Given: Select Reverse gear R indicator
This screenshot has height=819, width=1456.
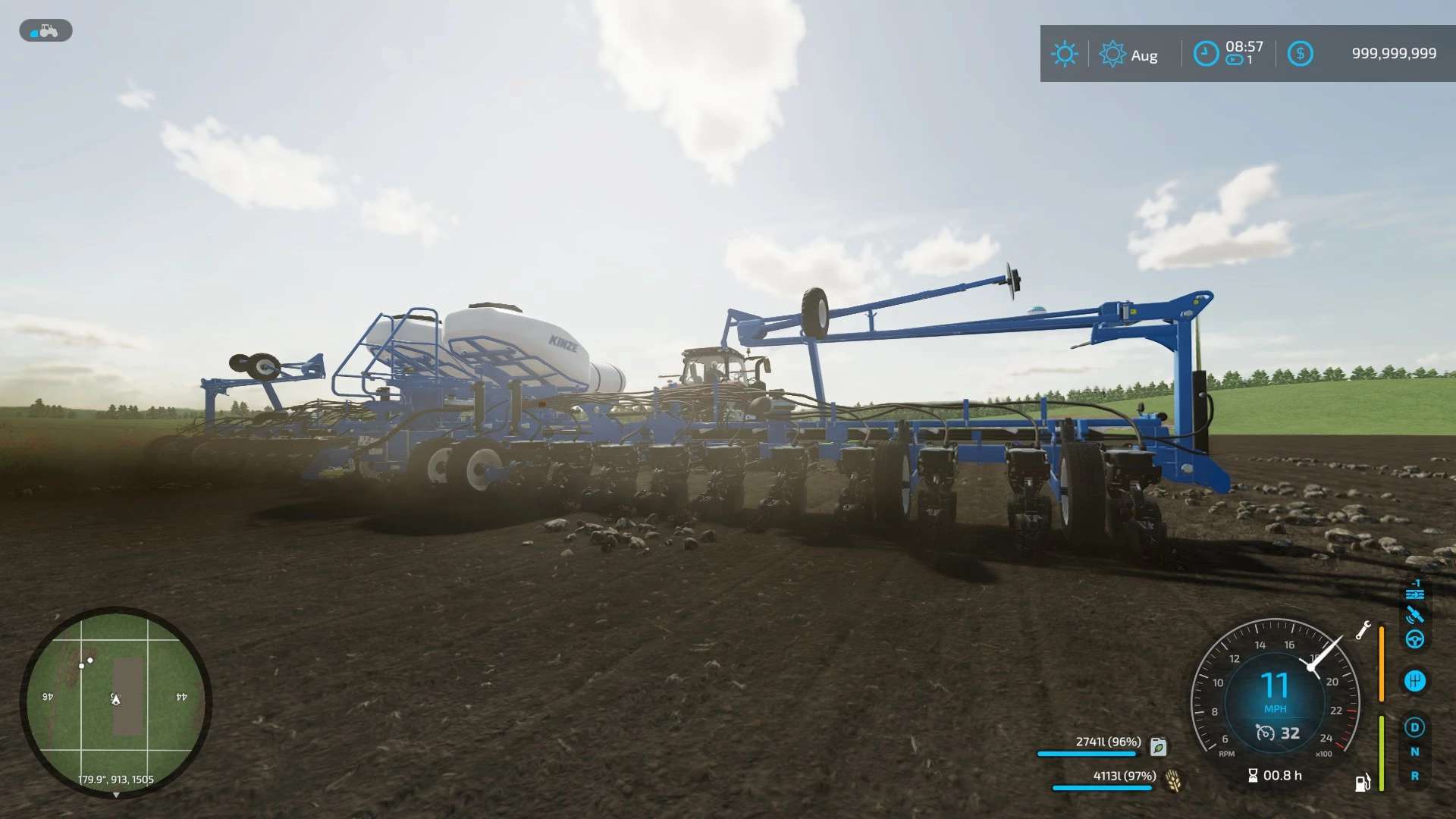Looking at the screenshot, I should pyautogui.click(x=1414, y=776).
